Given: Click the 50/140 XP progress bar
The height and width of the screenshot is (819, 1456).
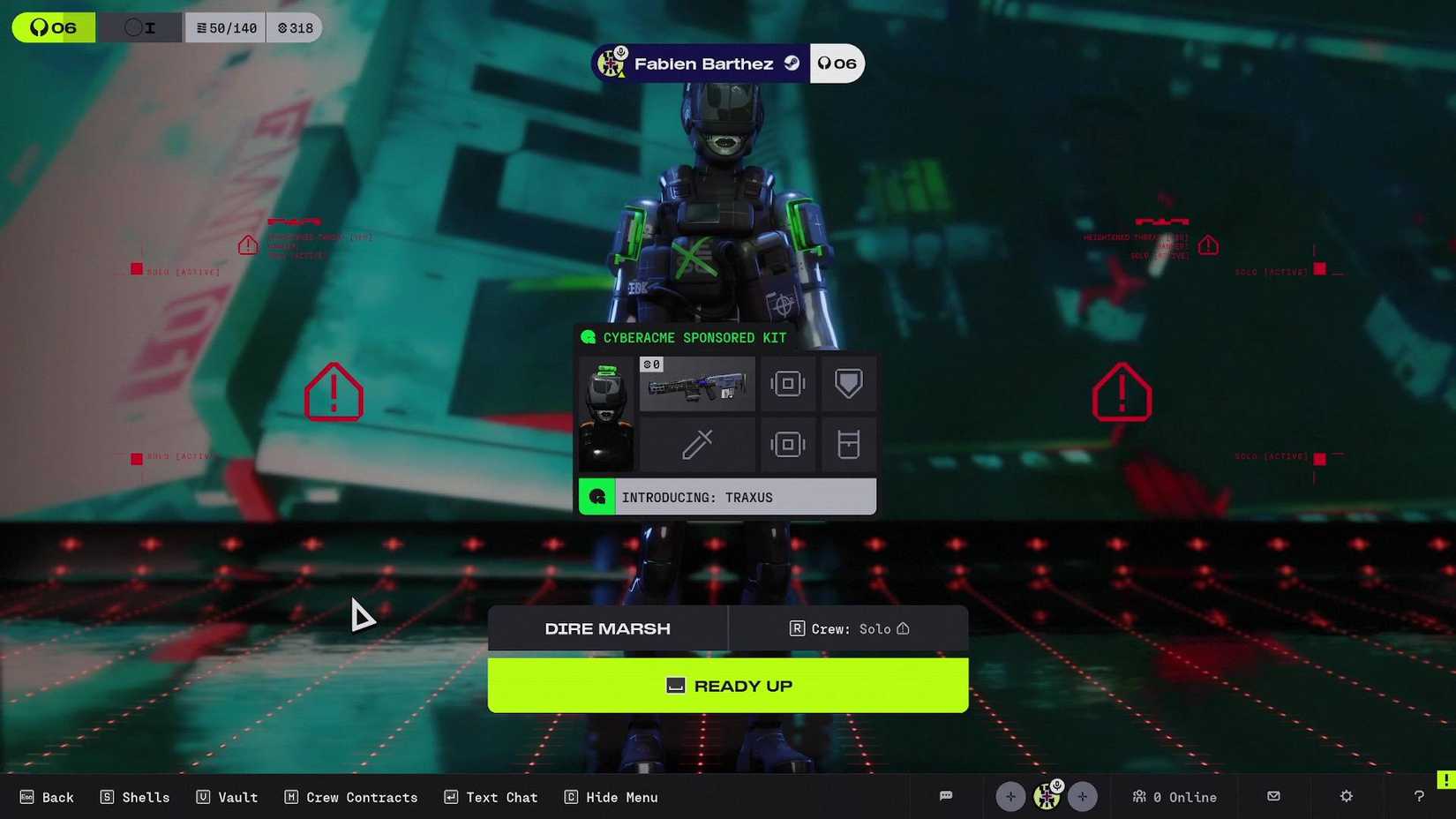Looking at the screenshot, I should click(x=225, y=26).
